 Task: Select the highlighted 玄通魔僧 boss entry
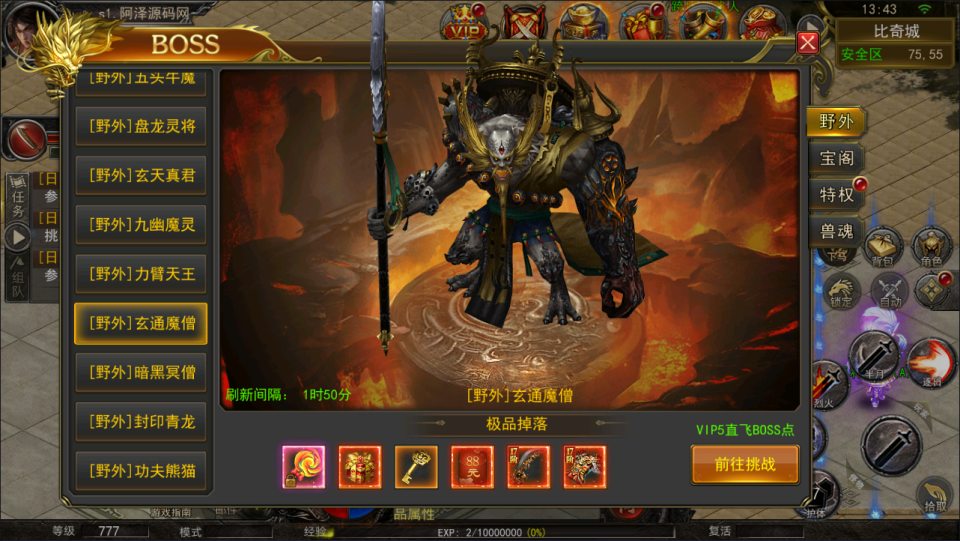(141, 323)
